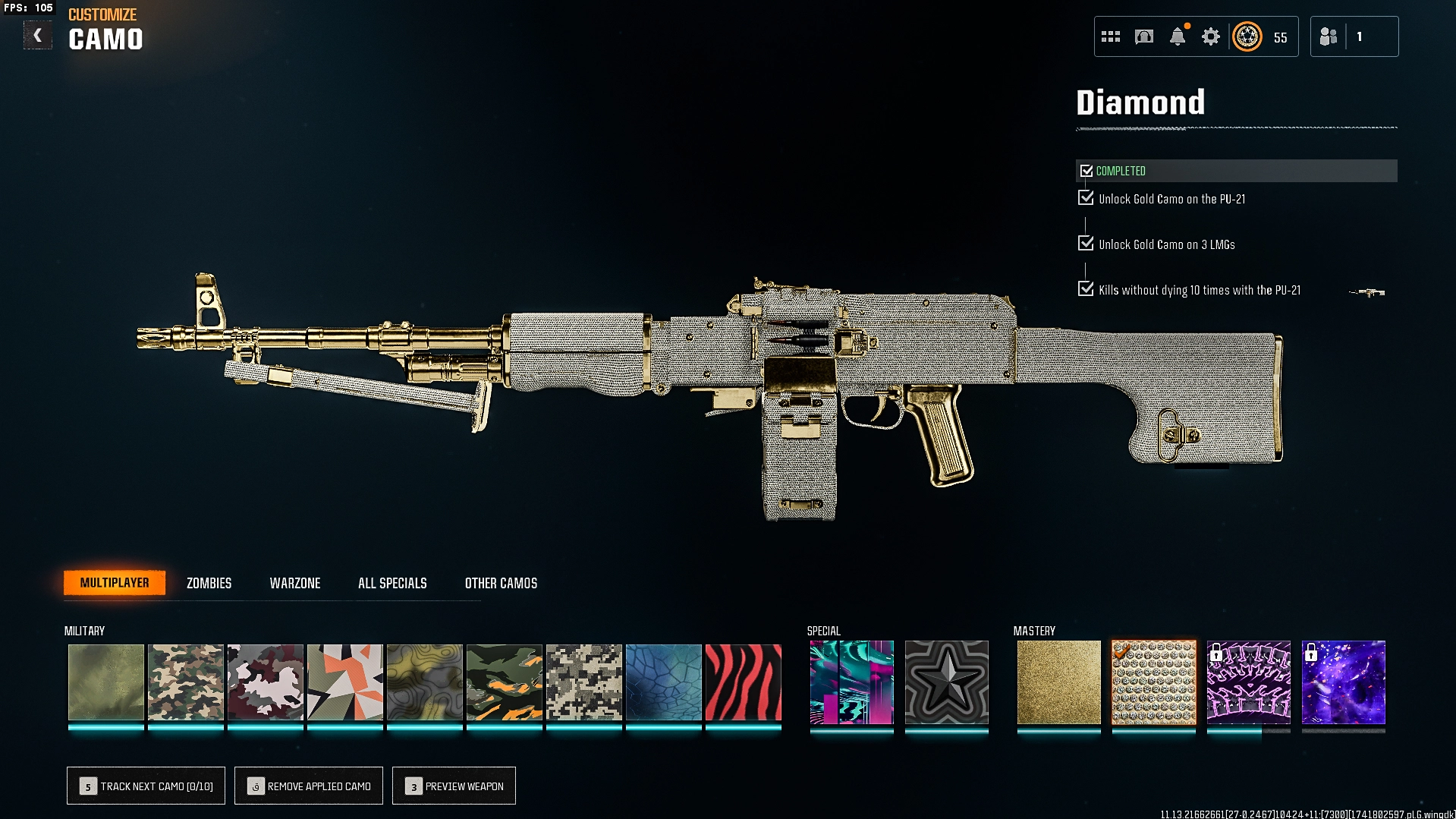Select the Diamond mastery camo thumbnail

1153,682
